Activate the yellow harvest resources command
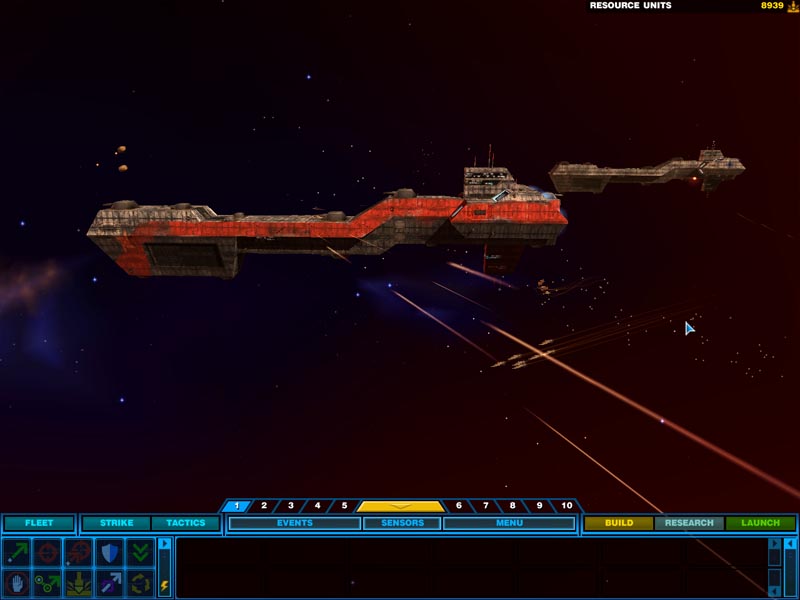This screenshot has height=600, width=800. click(x=78, y=582)
